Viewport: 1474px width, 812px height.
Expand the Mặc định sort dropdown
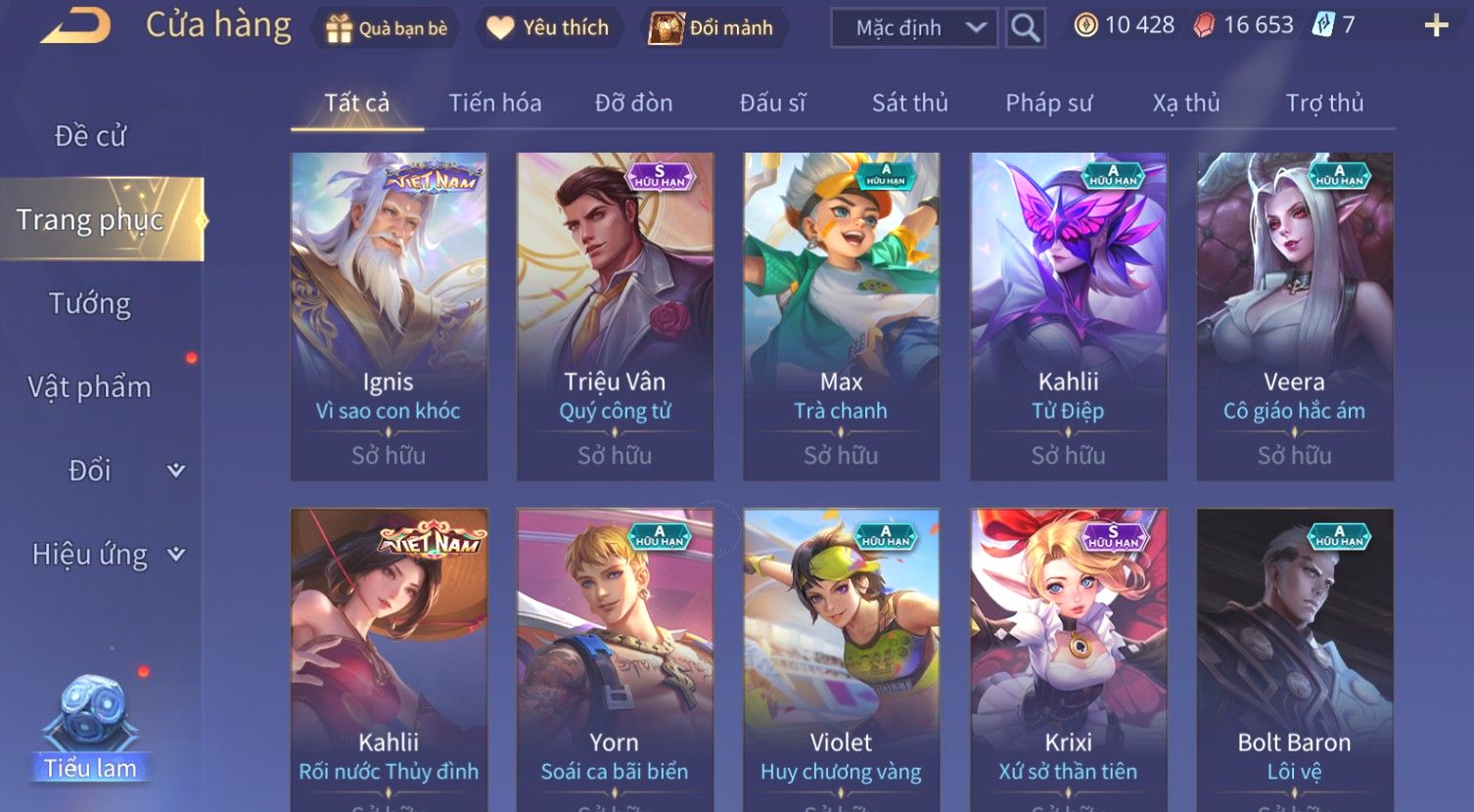(x=913, y=28)
